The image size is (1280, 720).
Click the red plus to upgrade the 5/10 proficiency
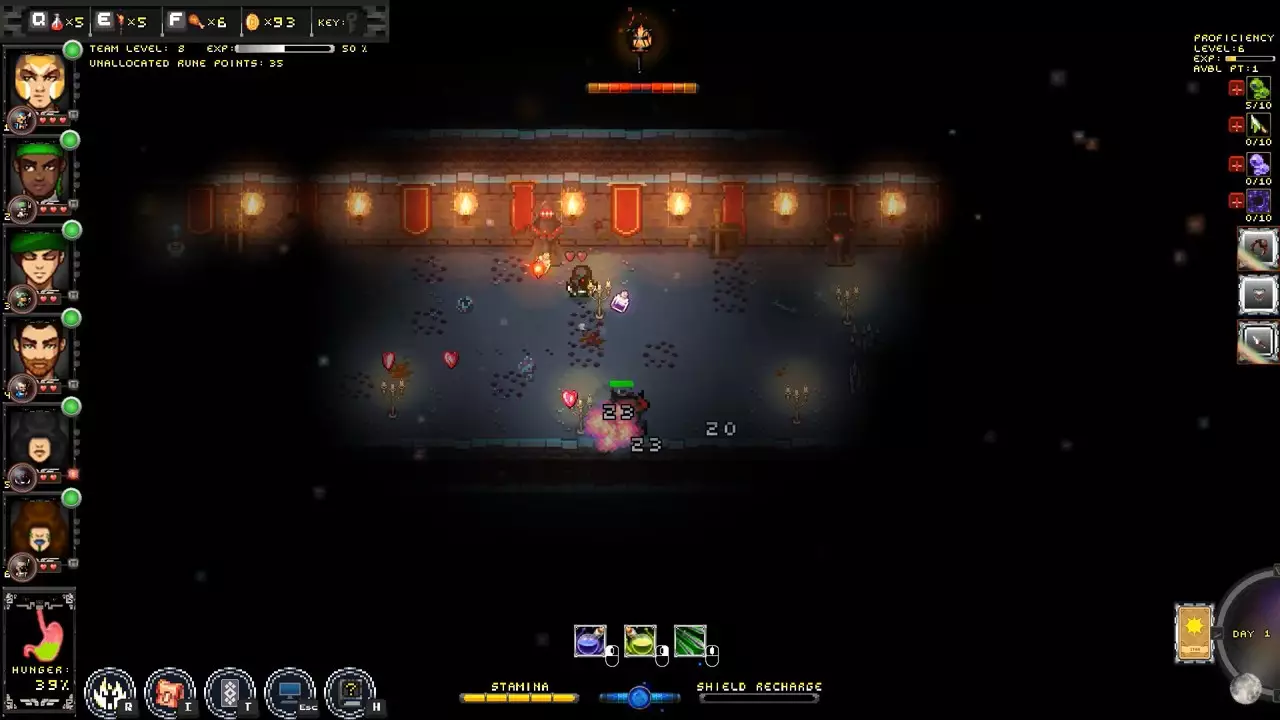tap(1237, 88)
